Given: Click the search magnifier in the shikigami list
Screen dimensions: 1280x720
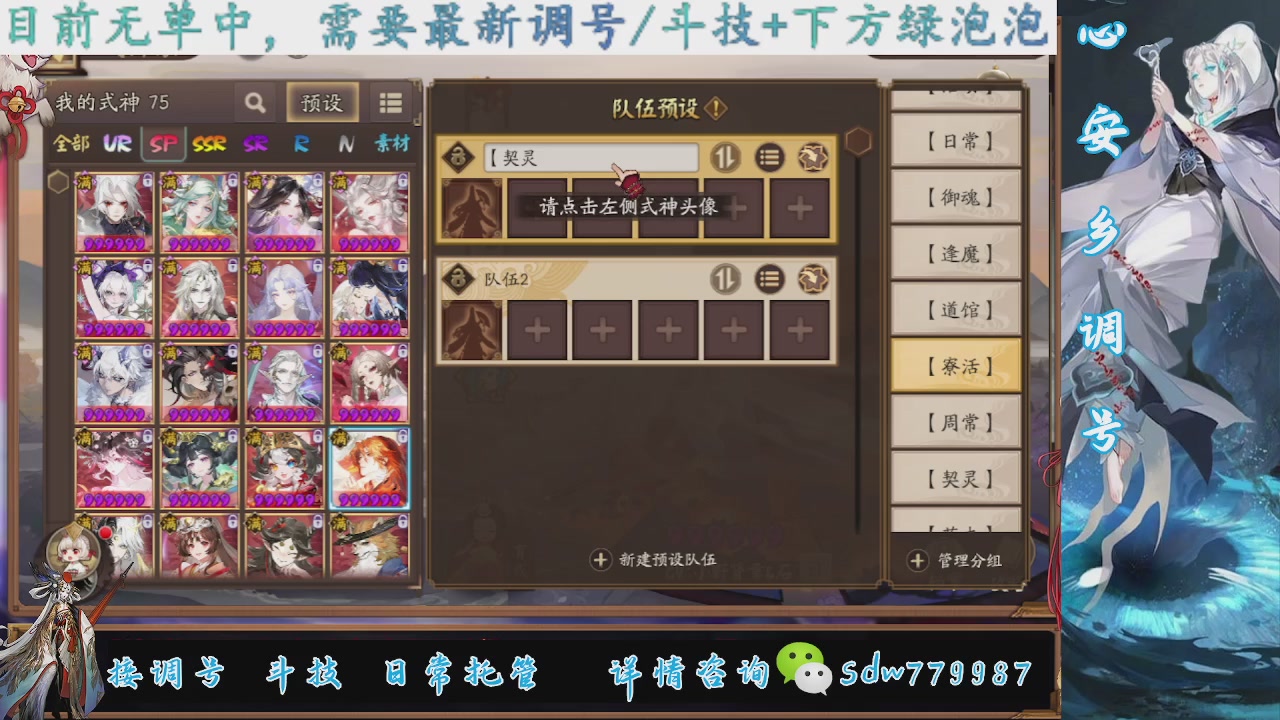Looking at the screenshot, I should pyautogui.click(x=255, y=102).
